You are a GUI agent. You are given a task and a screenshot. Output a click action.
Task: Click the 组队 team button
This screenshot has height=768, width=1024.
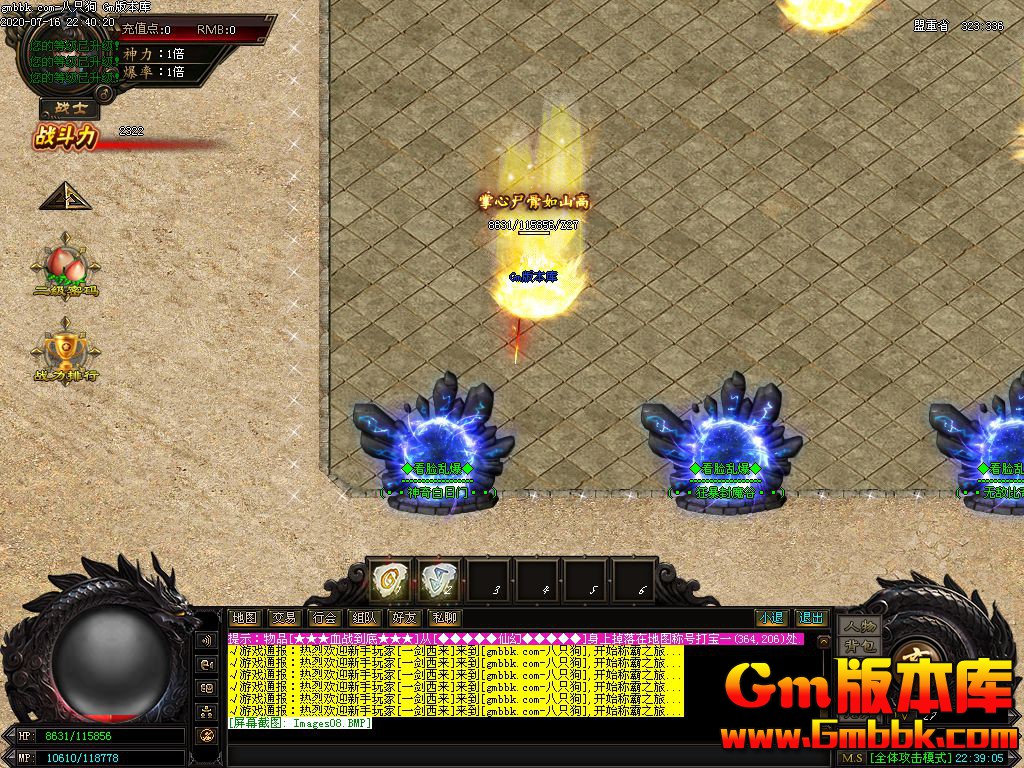coord(364,618)
